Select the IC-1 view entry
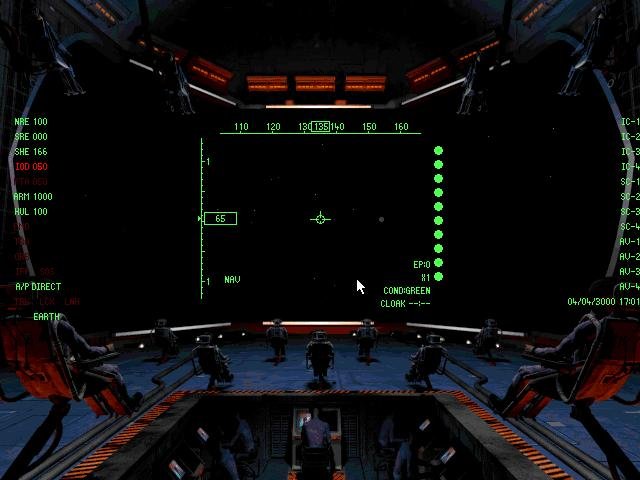 point(630,122)
